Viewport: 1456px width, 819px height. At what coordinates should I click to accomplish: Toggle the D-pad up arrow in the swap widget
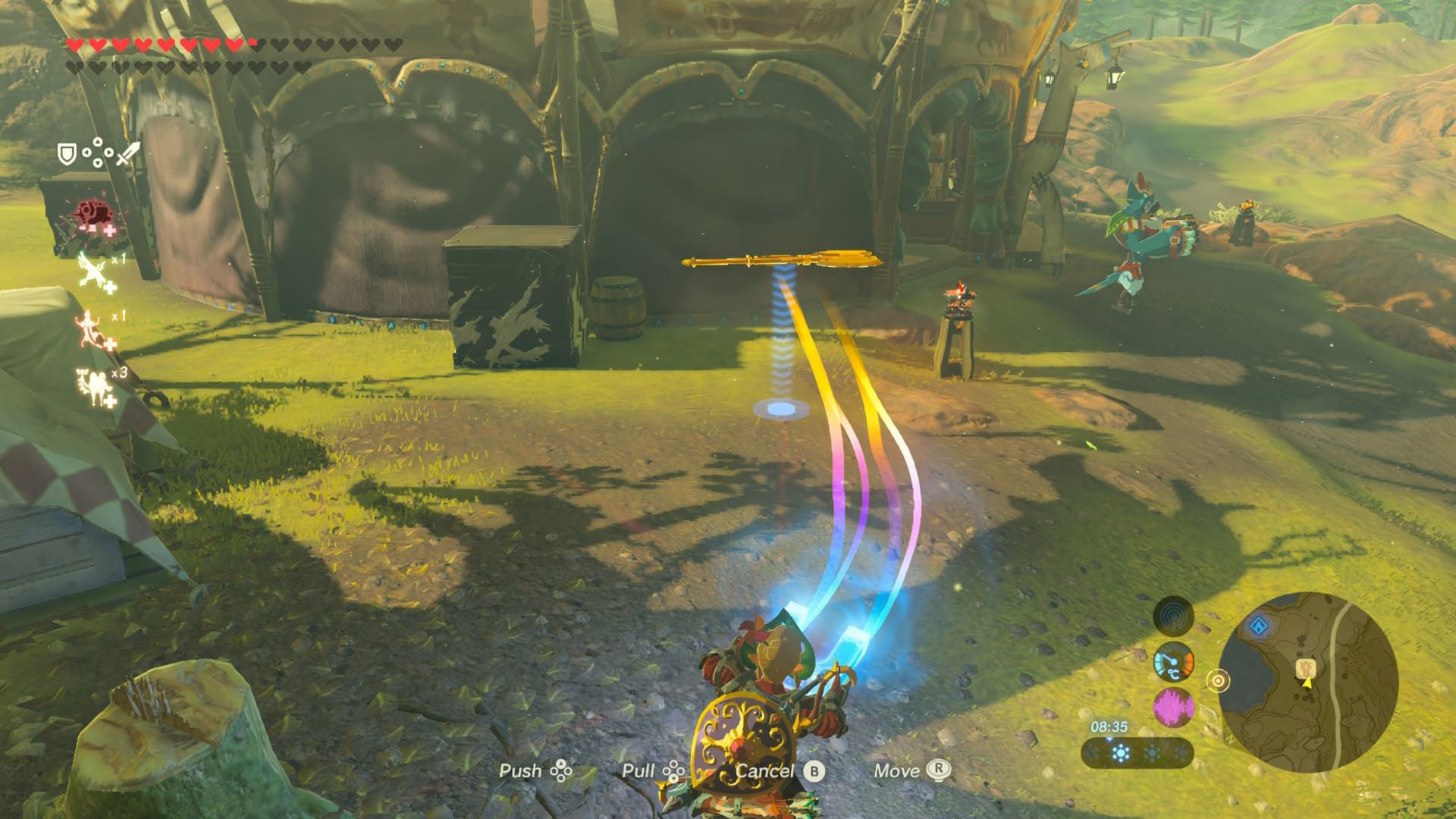tap(98, 142)
